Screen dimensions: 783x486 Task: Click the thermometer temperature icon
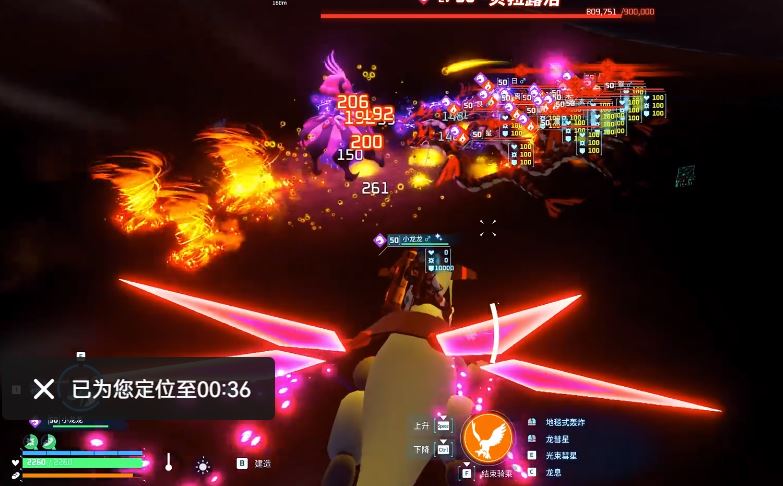point(169,463)
